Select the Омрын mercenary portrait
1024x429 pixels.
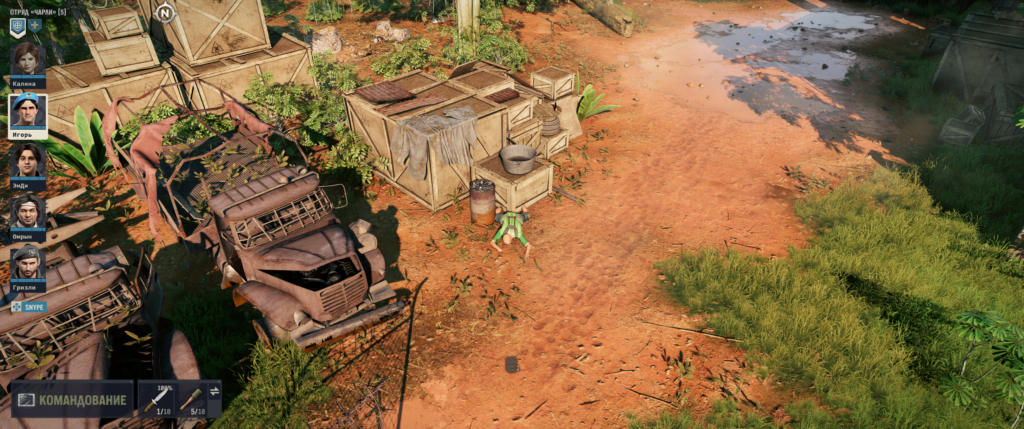(27, 212)
